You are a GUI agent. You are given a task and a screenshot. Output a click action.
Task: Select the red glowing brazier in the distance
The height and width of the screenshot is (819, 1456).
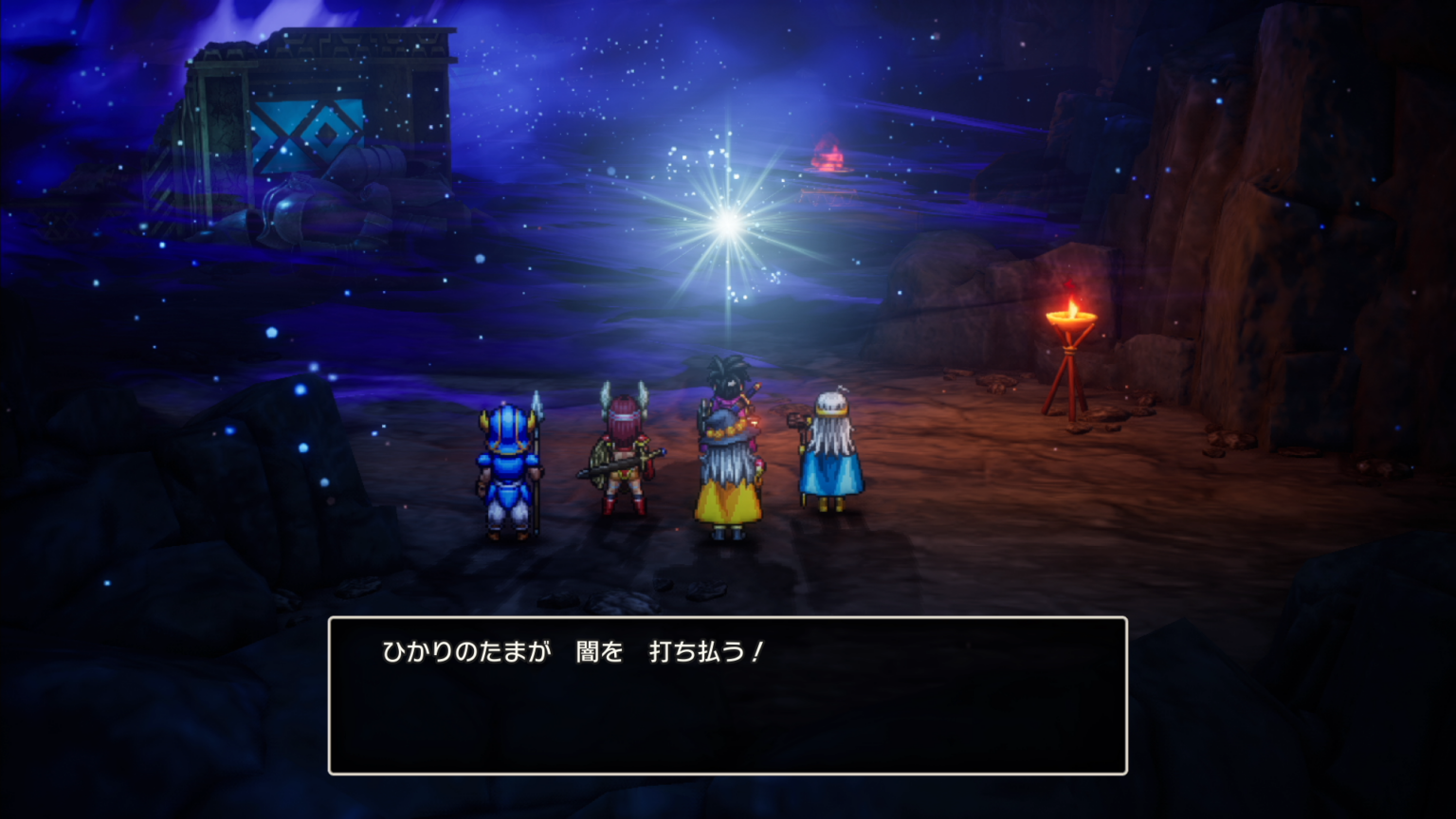point(829,156)
